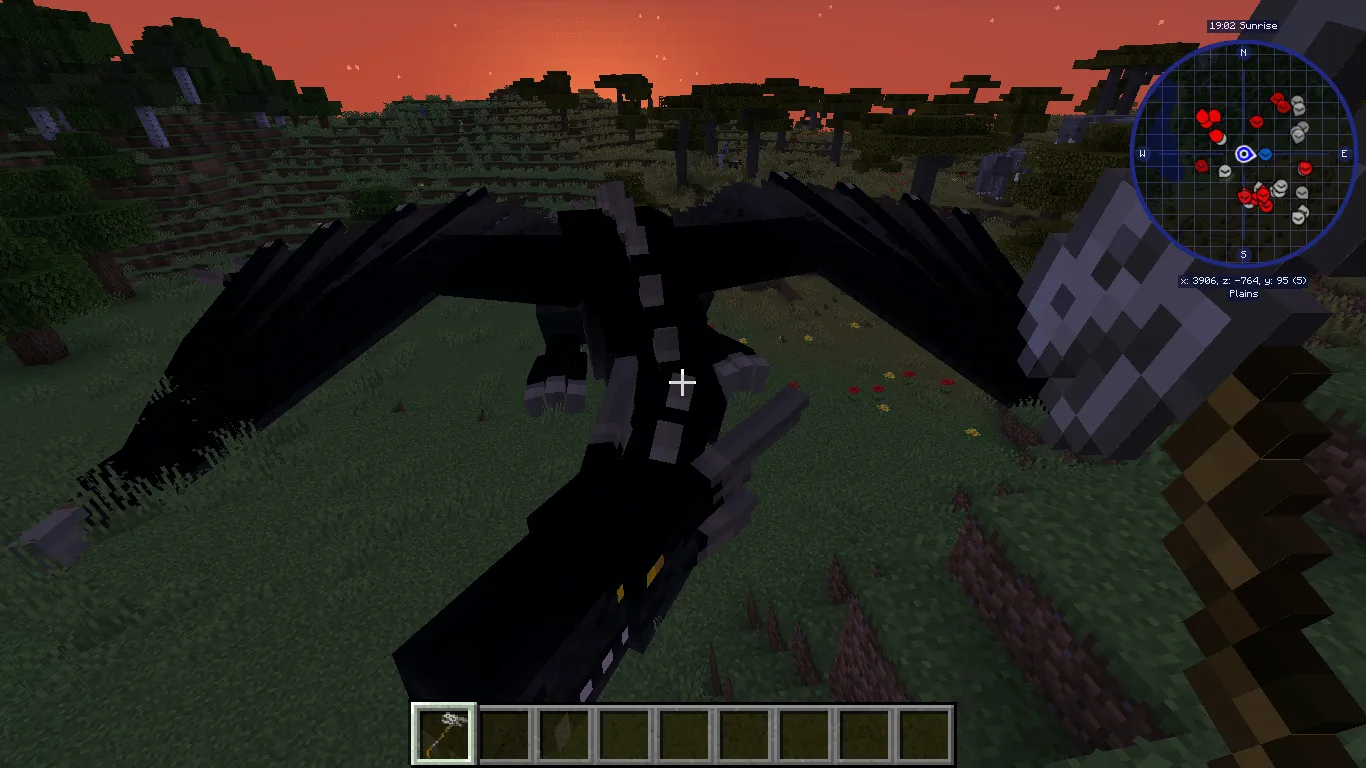The width and height of the screenshot is (1366, 768).
Task: Click the coordinates readout below the minimap
Action: tap(1243, 281)
